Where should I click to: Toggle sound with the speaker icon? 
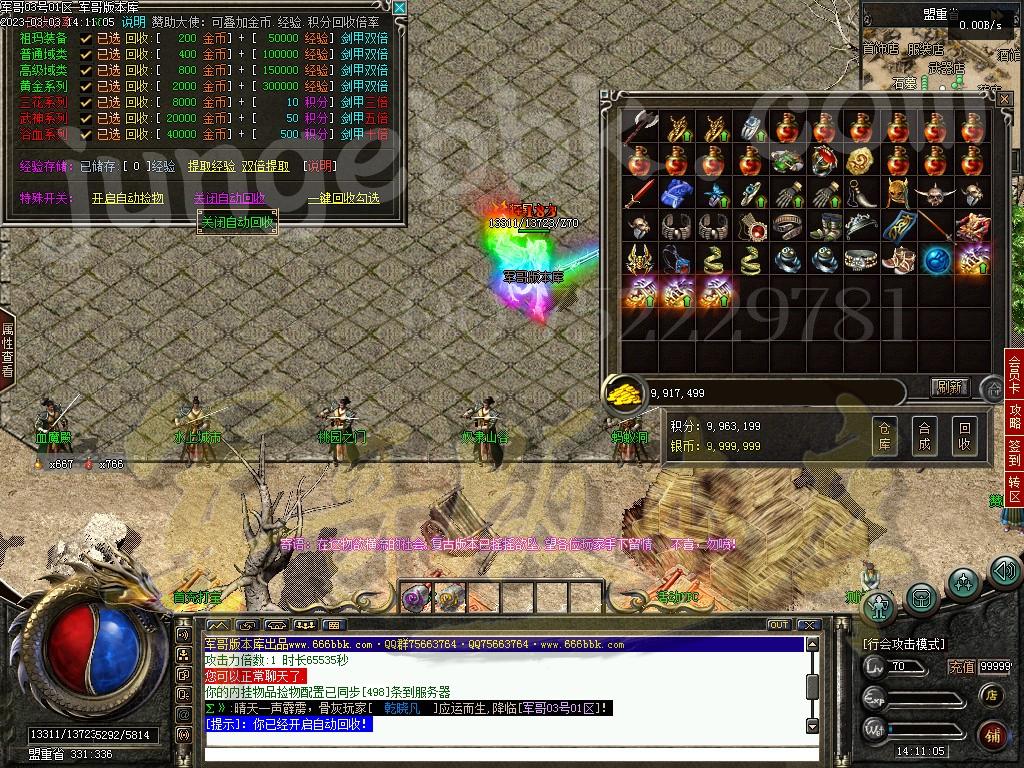tap(1004, 572)
